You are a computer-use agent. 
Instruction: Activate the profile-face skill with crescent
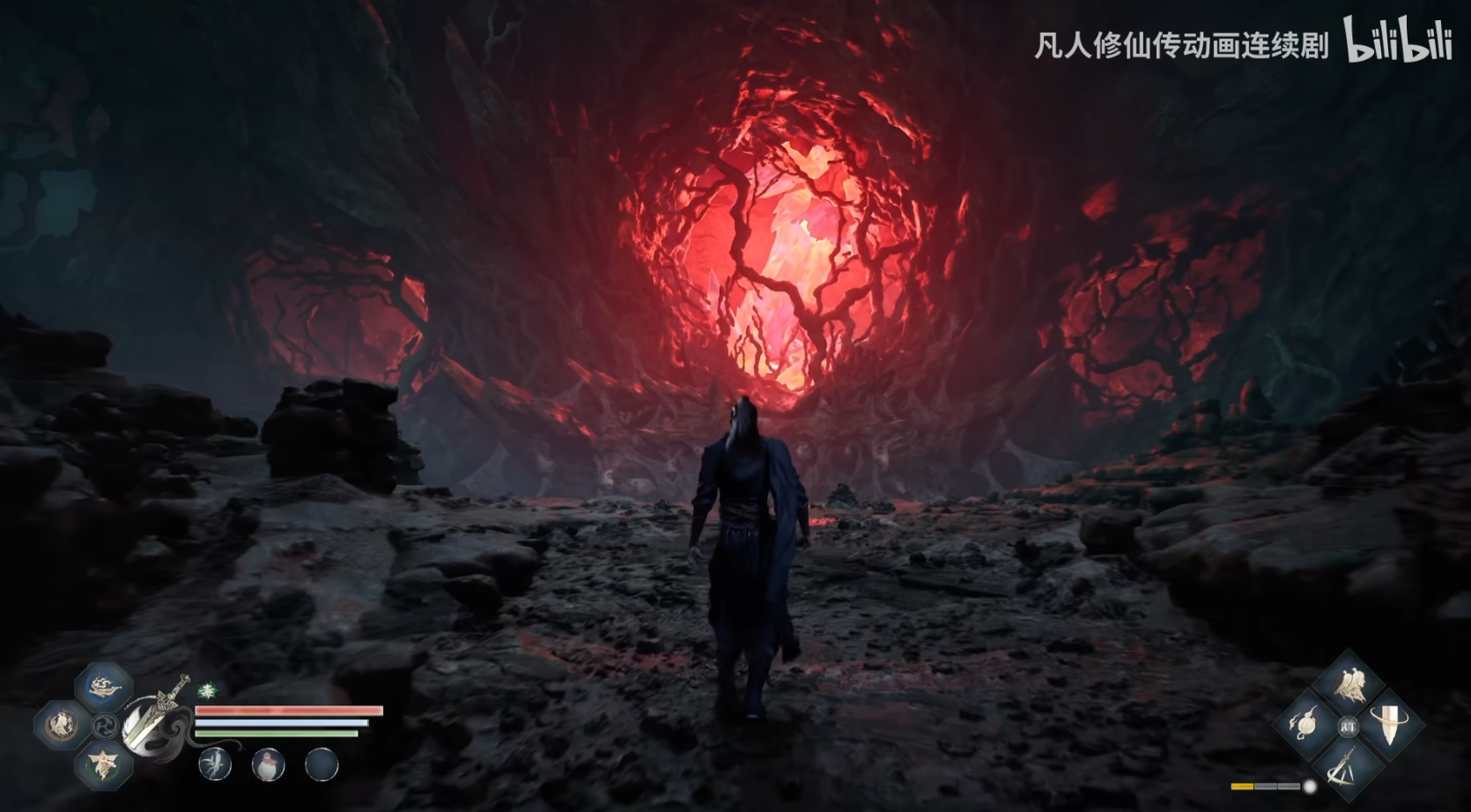pos(61,725)
